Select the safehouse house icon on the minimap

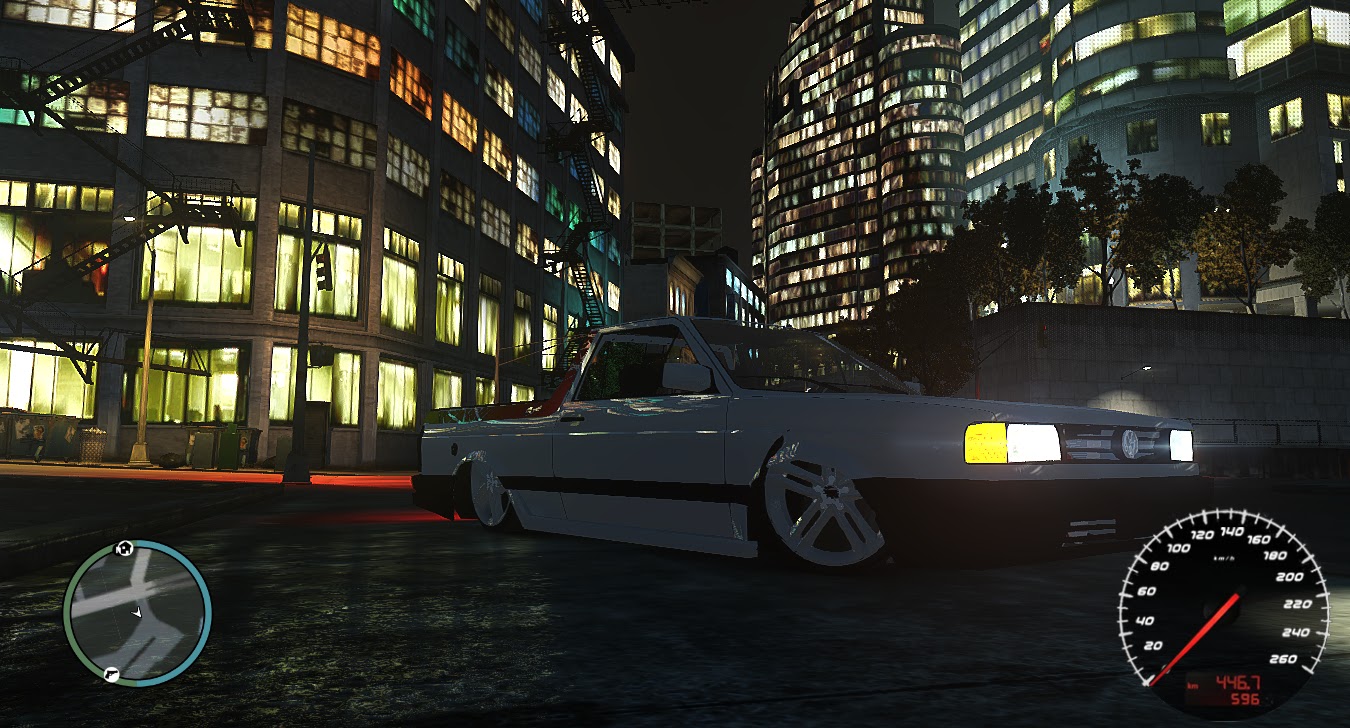[x=123, y=547]
